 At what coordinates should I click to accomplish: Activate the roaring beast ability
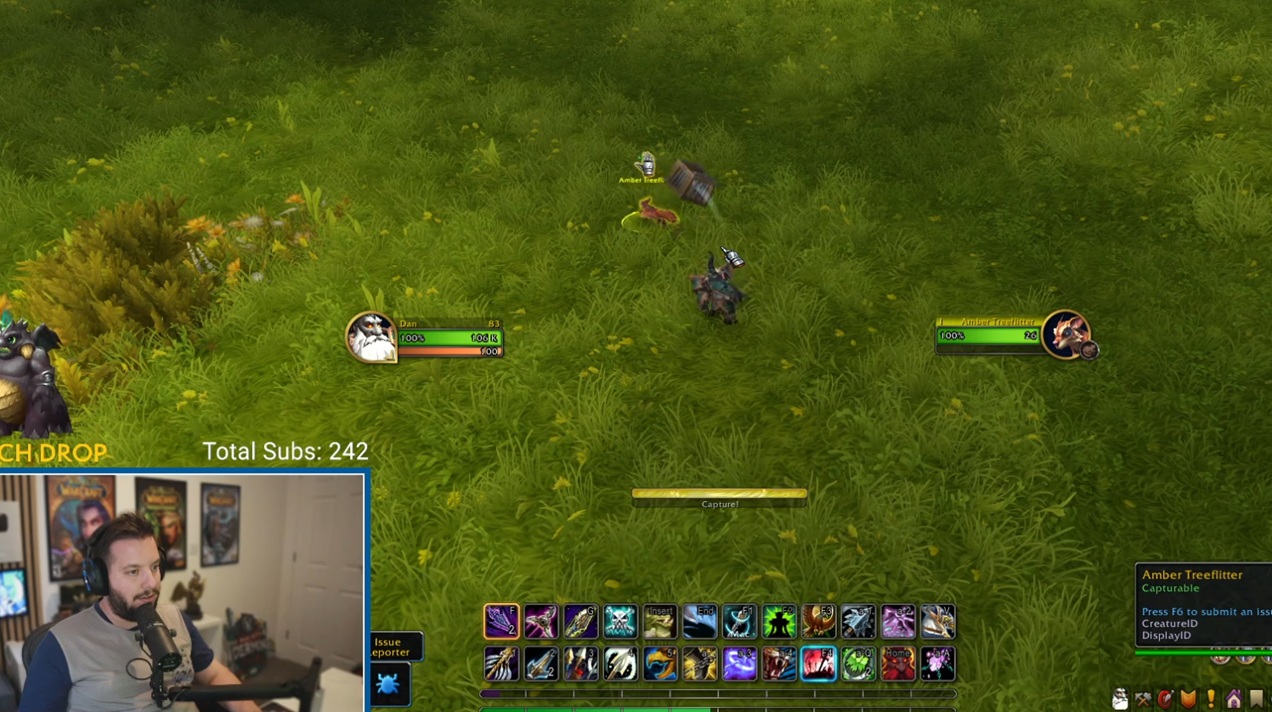point(779,664)
